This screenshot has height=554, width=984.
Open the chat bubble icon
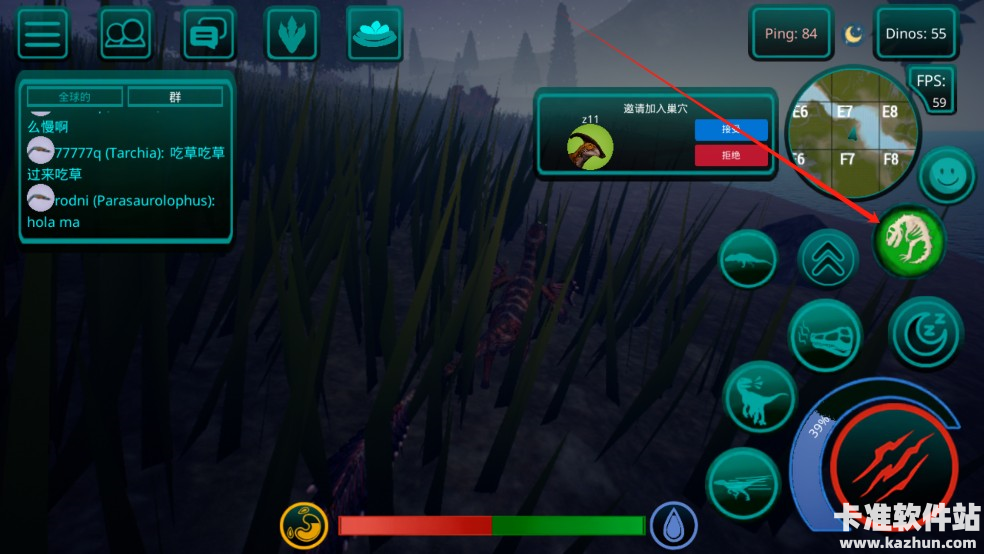click(x=208, y=34)
